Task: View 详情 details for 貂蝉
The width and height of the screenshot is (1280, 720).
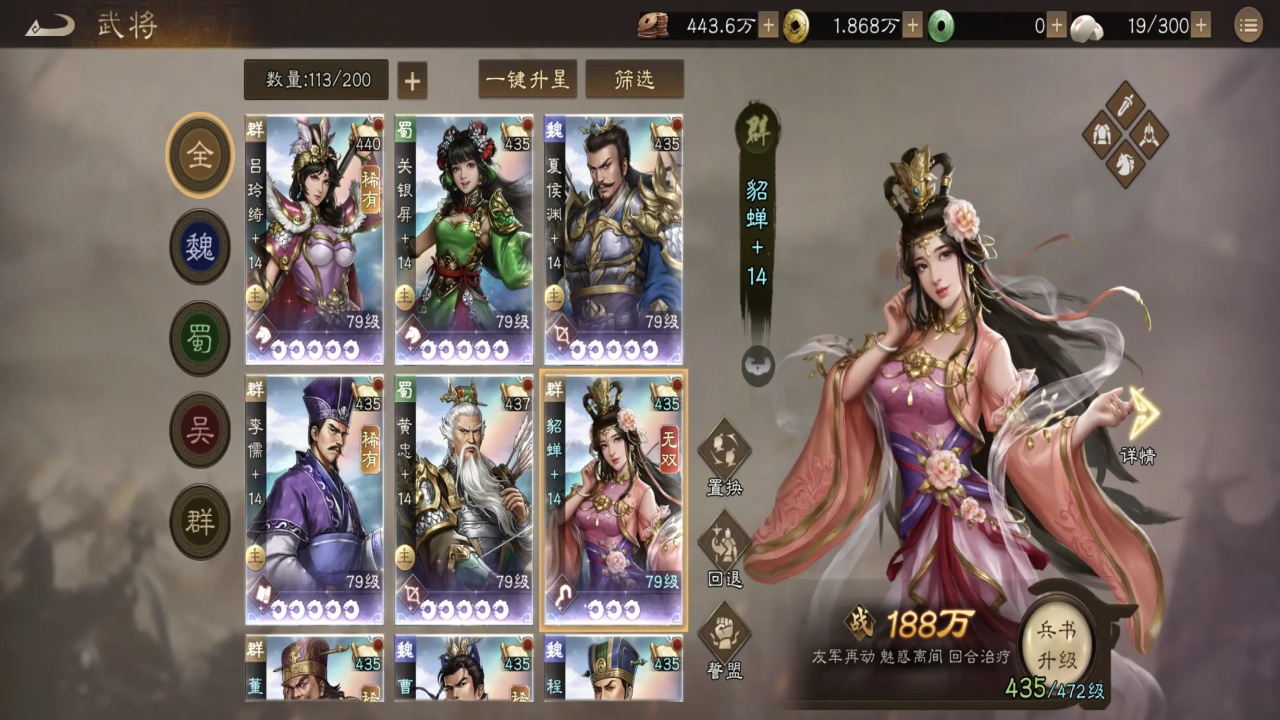Action: point(1138,427)
